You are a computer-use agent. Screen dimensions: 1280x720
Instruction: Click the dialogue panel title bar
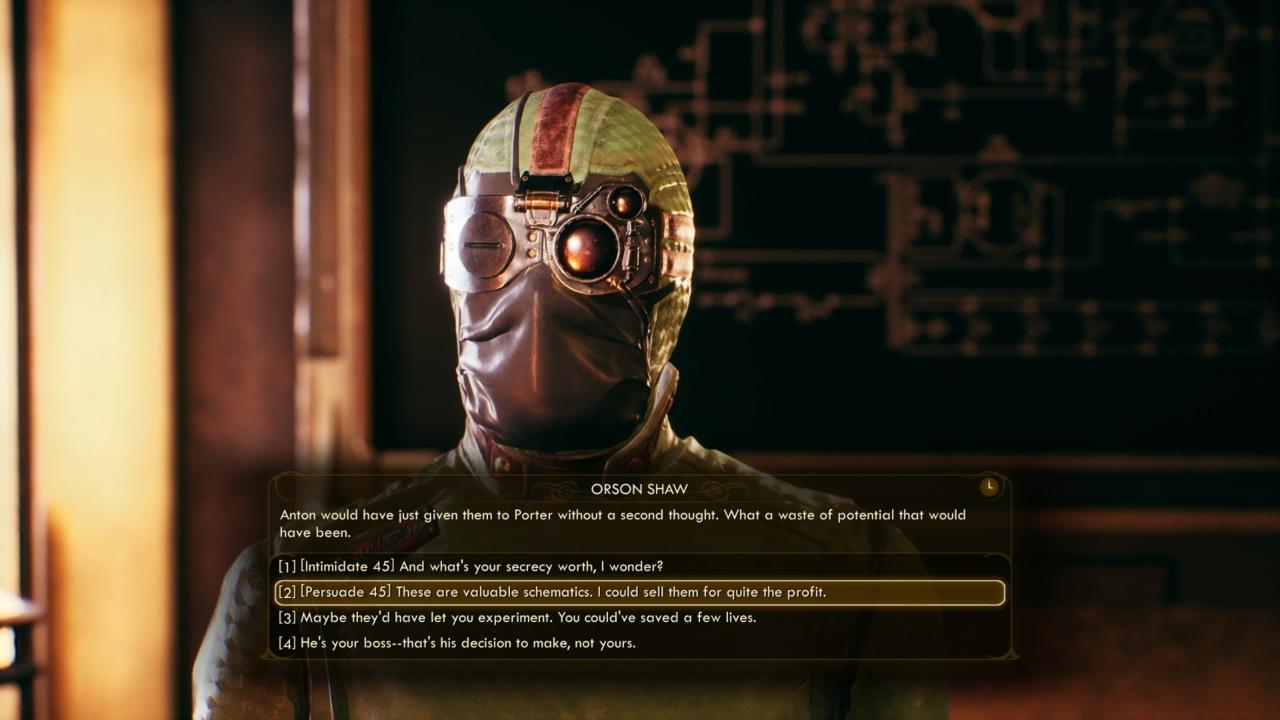(x=638, y=488)
